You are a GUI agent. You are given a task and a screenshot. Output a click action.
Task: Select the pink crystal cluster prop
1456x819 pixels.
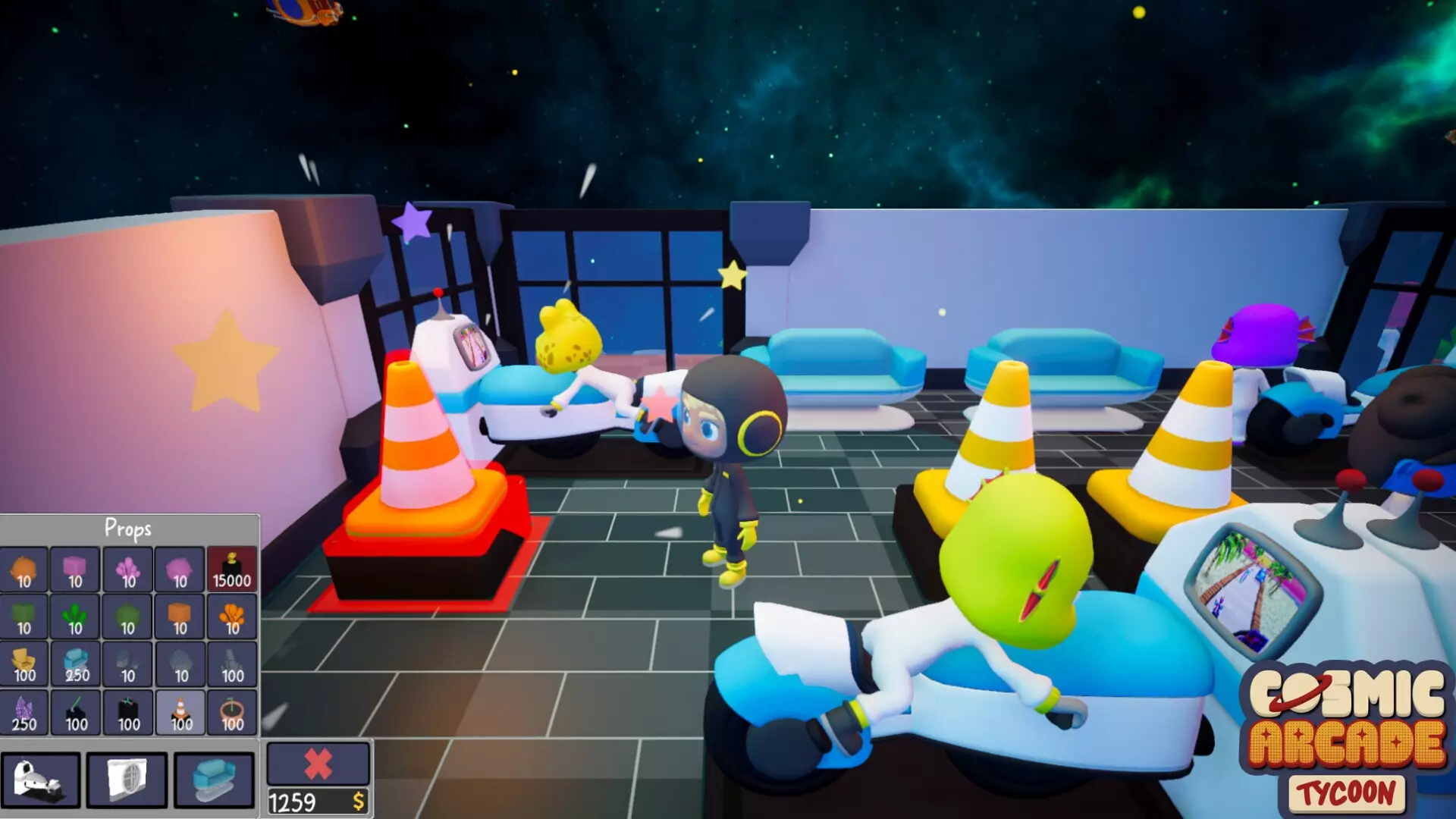click(127, 570)
